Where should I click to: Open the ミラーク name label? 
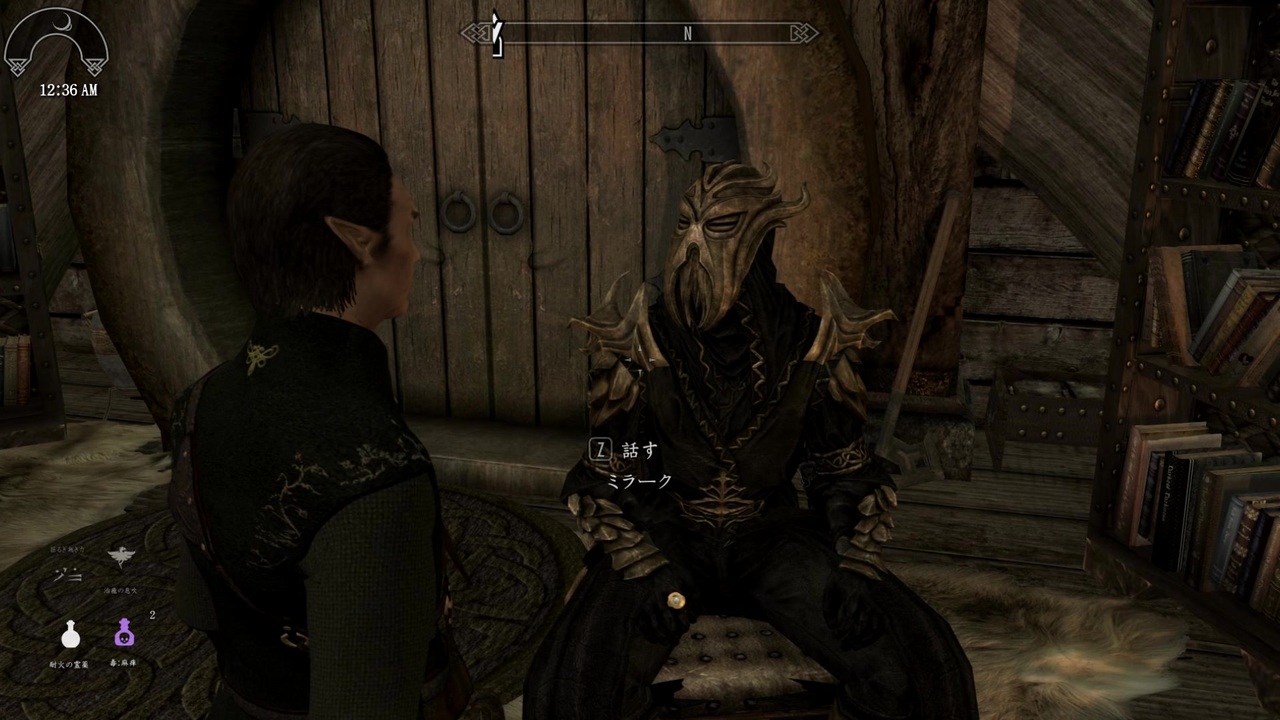pos(641,481)
